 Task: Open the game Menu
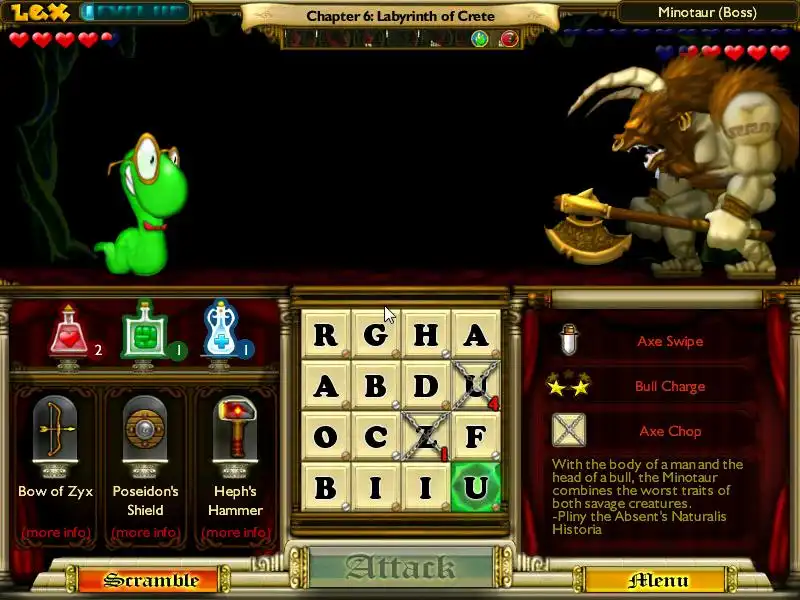click(x=659, y=580)
